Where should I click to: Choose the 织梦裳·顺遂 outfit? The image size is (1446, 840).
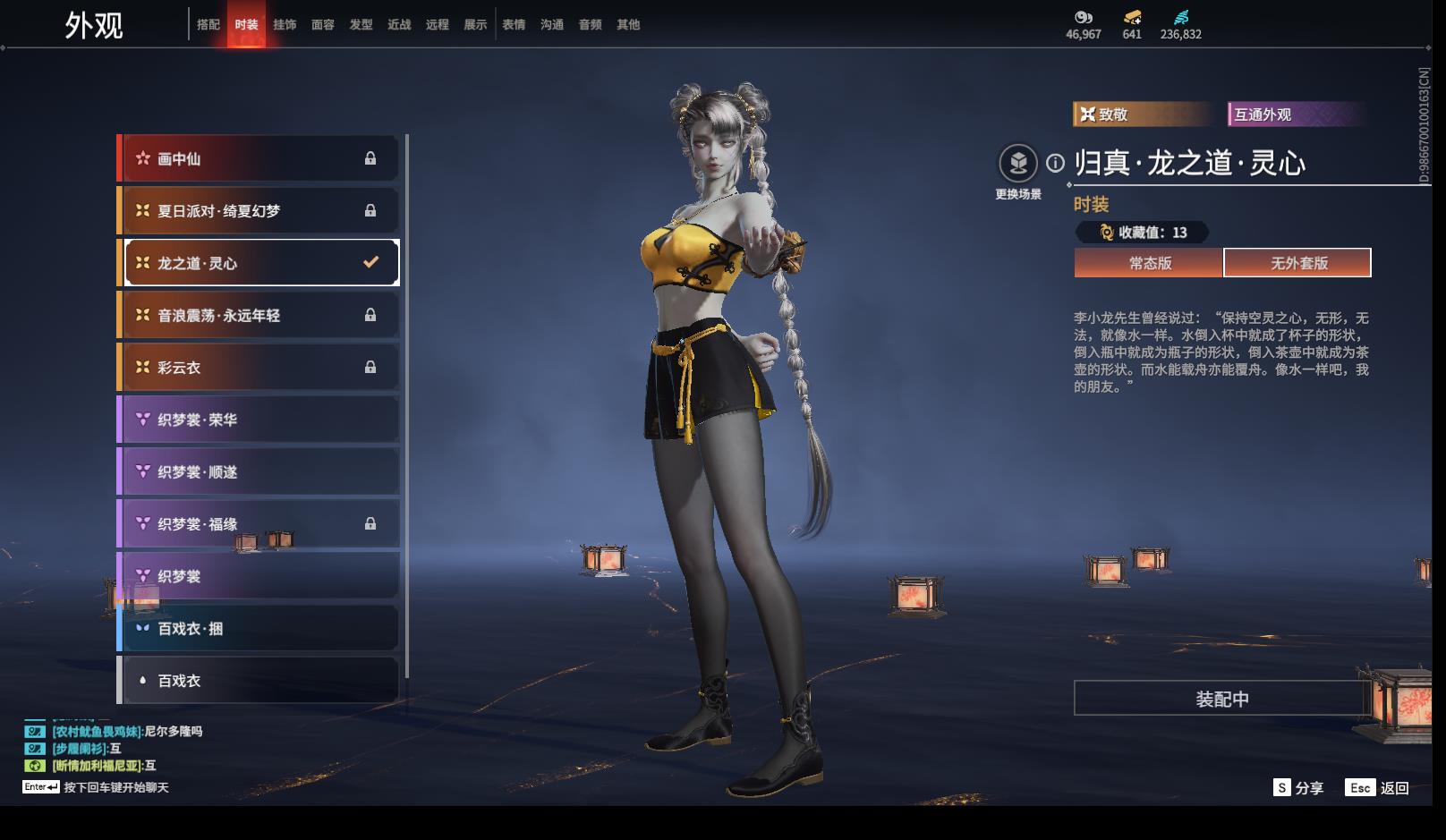pos(259,471)
